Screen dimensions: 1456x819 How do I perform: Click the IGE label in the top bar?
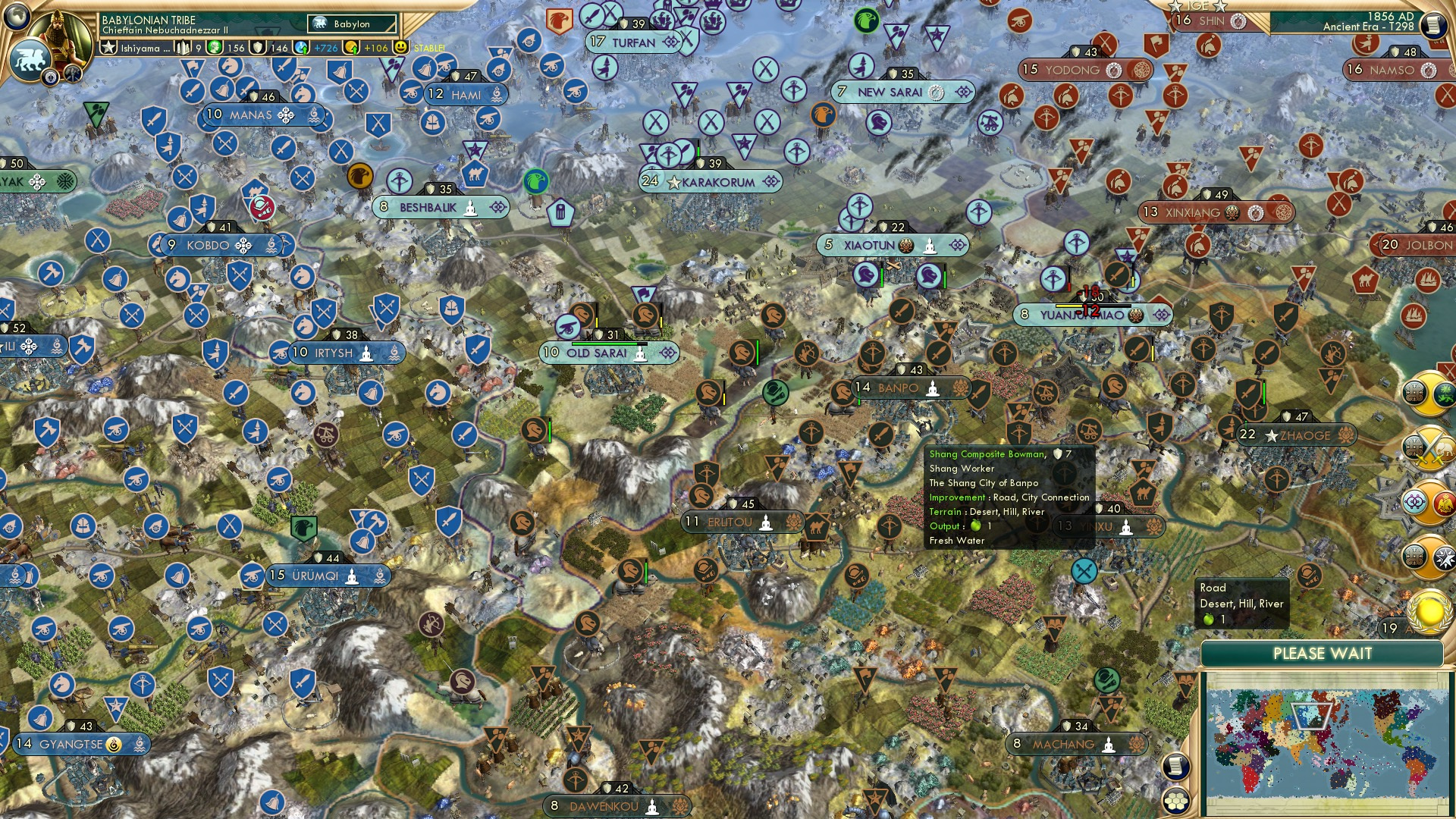coord(1197,6)
